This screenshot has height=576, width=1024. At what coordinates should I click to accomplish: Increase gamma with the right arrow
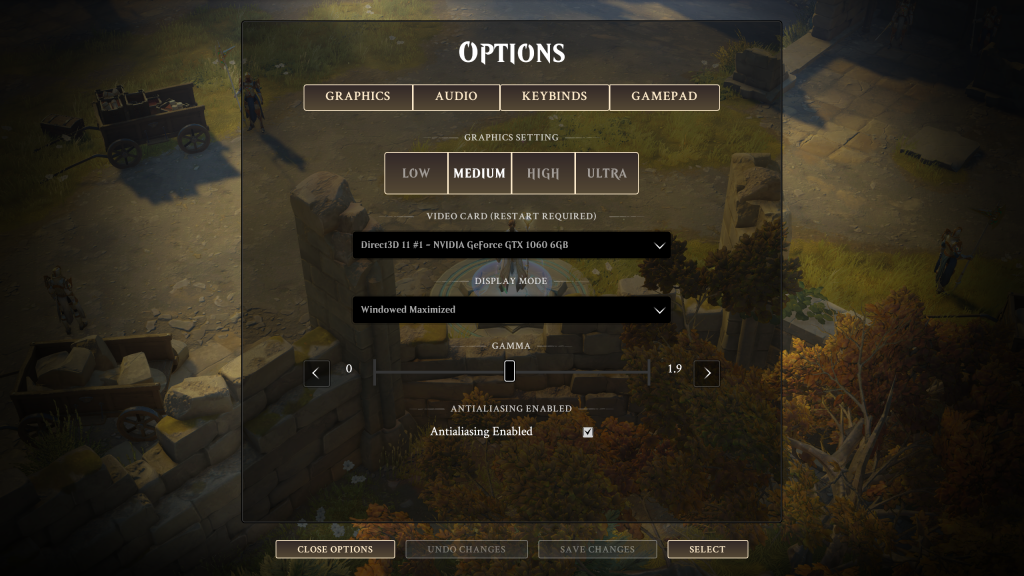coord(707,373)
